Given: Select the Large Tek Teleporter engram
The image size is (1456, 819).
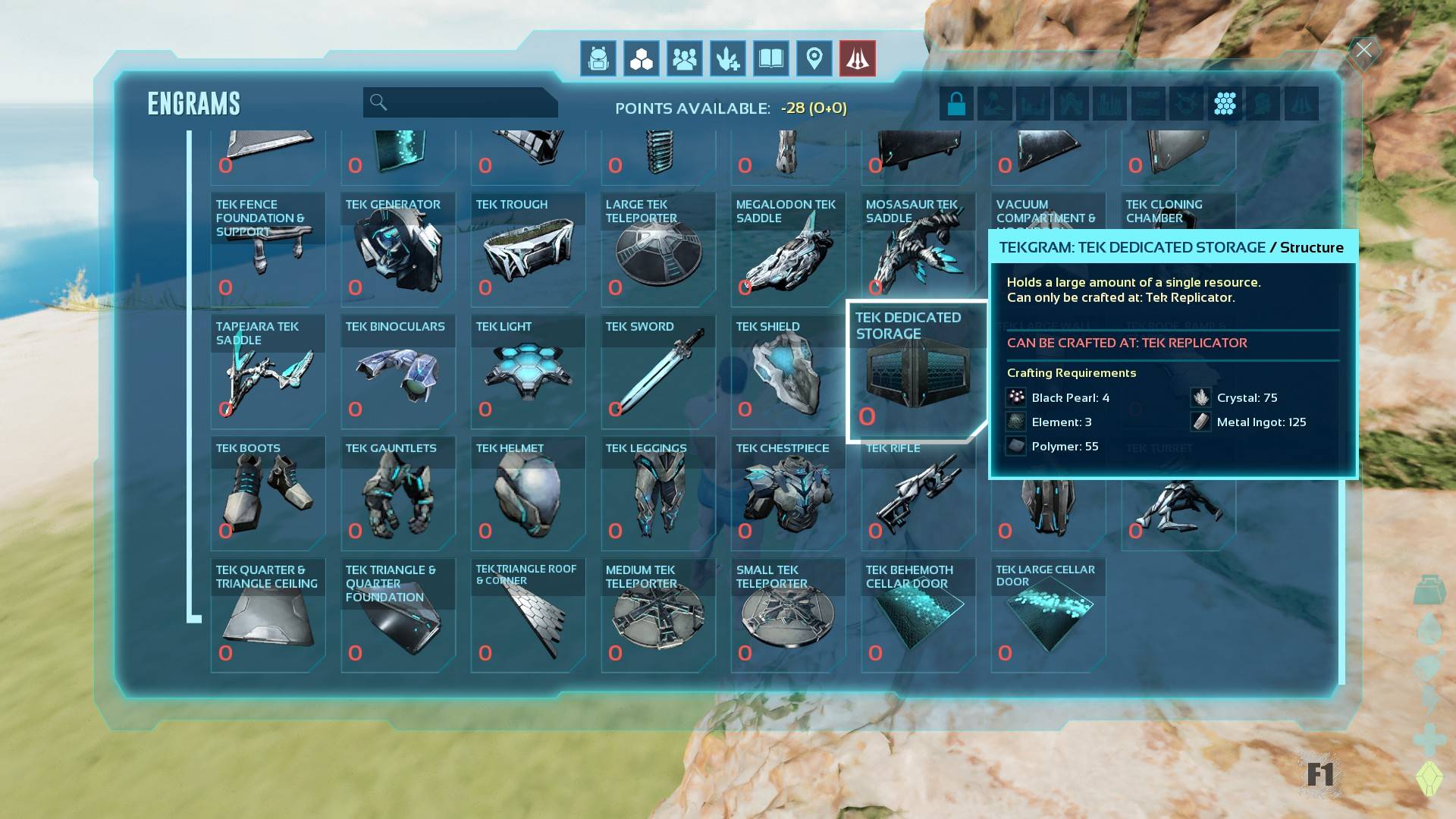Looking at the screenshot, I should click(658, 249).
